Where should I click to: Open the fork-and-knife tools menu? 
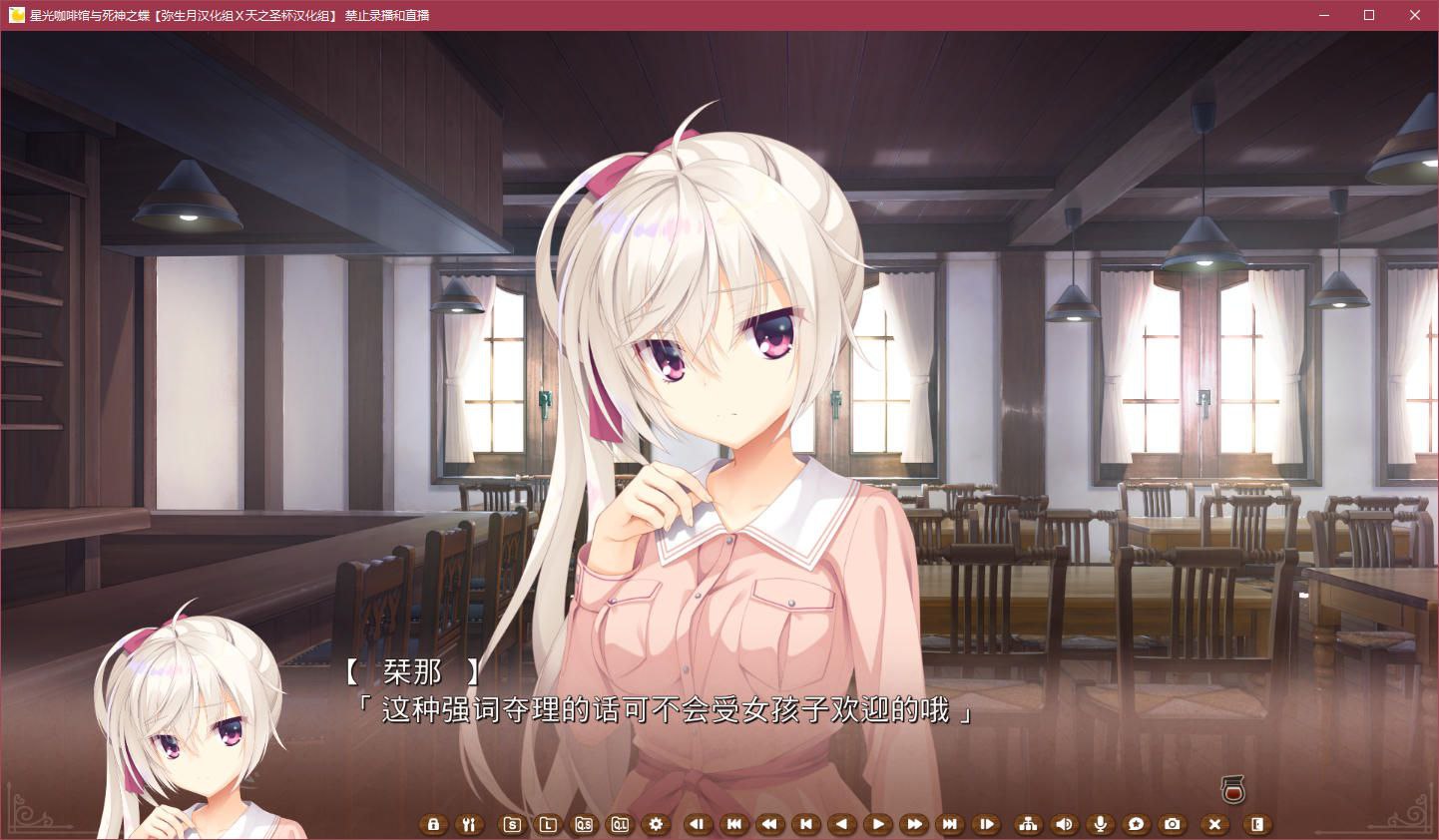point(469,824)
